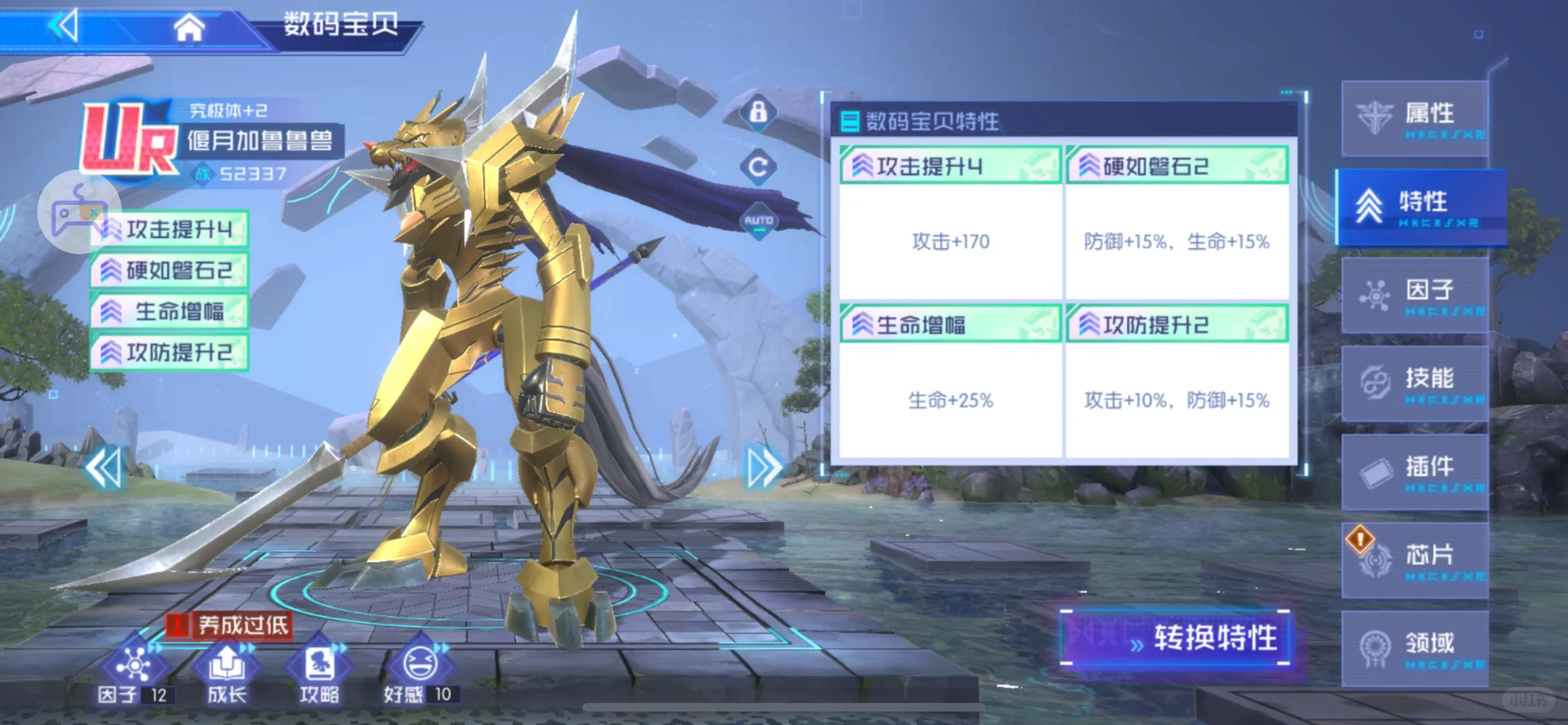The width and height of the screenshot is (1568, 725).
Task: Return to the home screen
Action: [x=189, y=28]
